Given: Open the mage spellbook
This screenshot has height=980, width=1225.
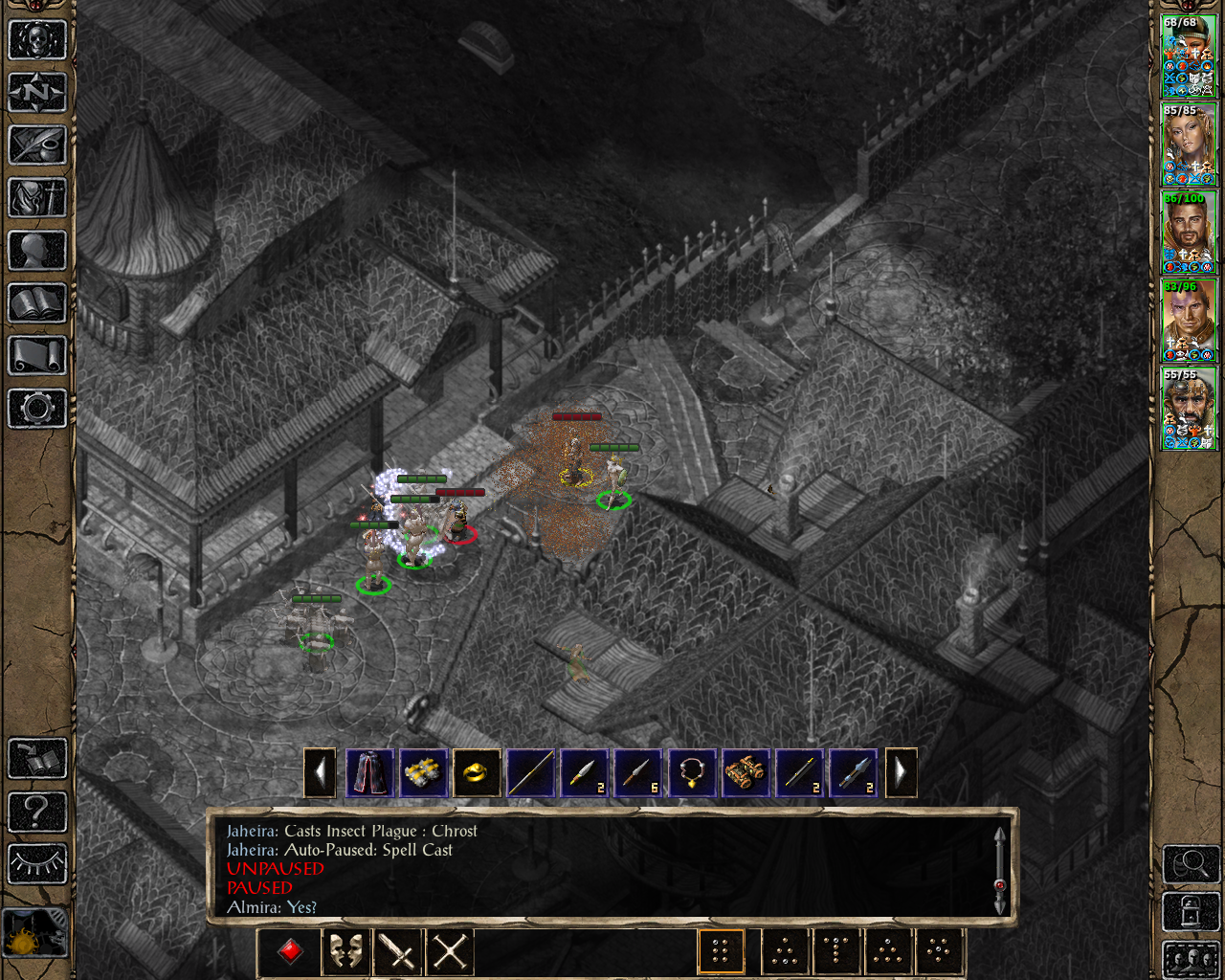Looking at the screenshot, I should tap(37, 303).
